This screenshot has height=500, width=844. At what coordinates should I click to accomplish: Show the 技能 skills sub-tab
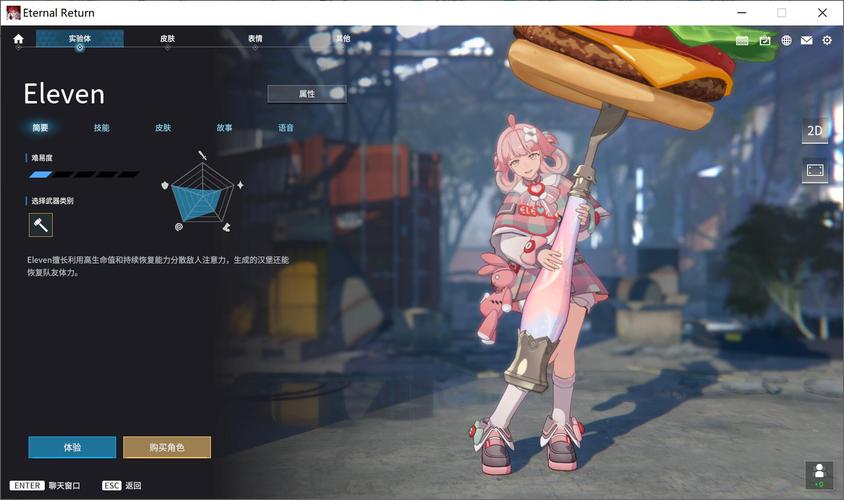click(x=101, y=128)
